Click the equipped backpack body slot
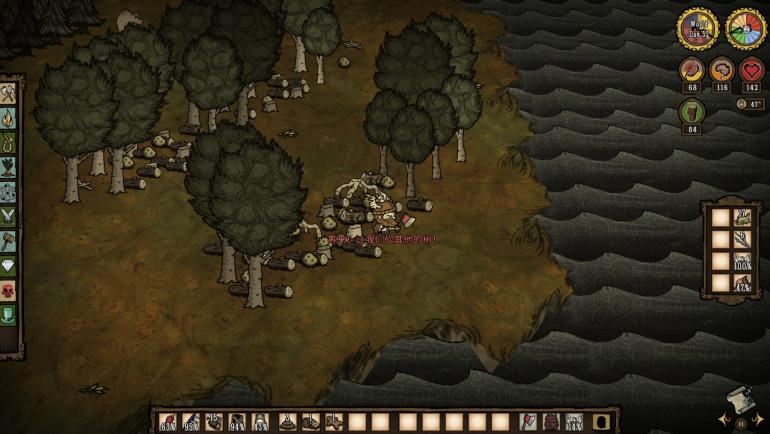Screen dimensions: 770x434 551,421
